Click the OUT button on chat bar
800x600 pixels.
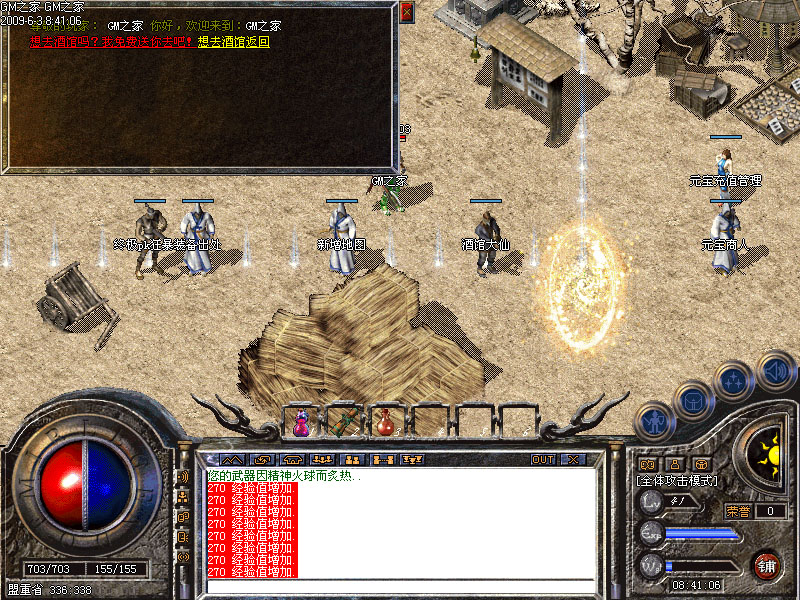click(543, 460)
